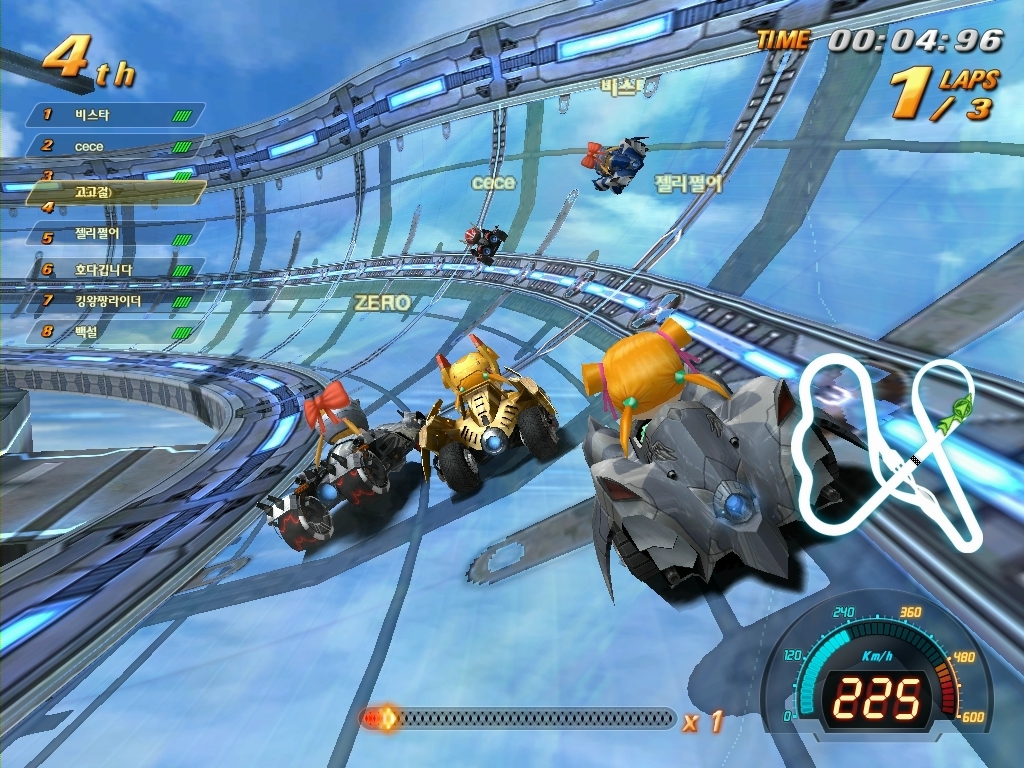Image resolution: width=1024 pixels, height=768 pixels.
Task: Select 젤리쩔어 in fifth place
Action: pyautogui.click(x=115, y=237)
